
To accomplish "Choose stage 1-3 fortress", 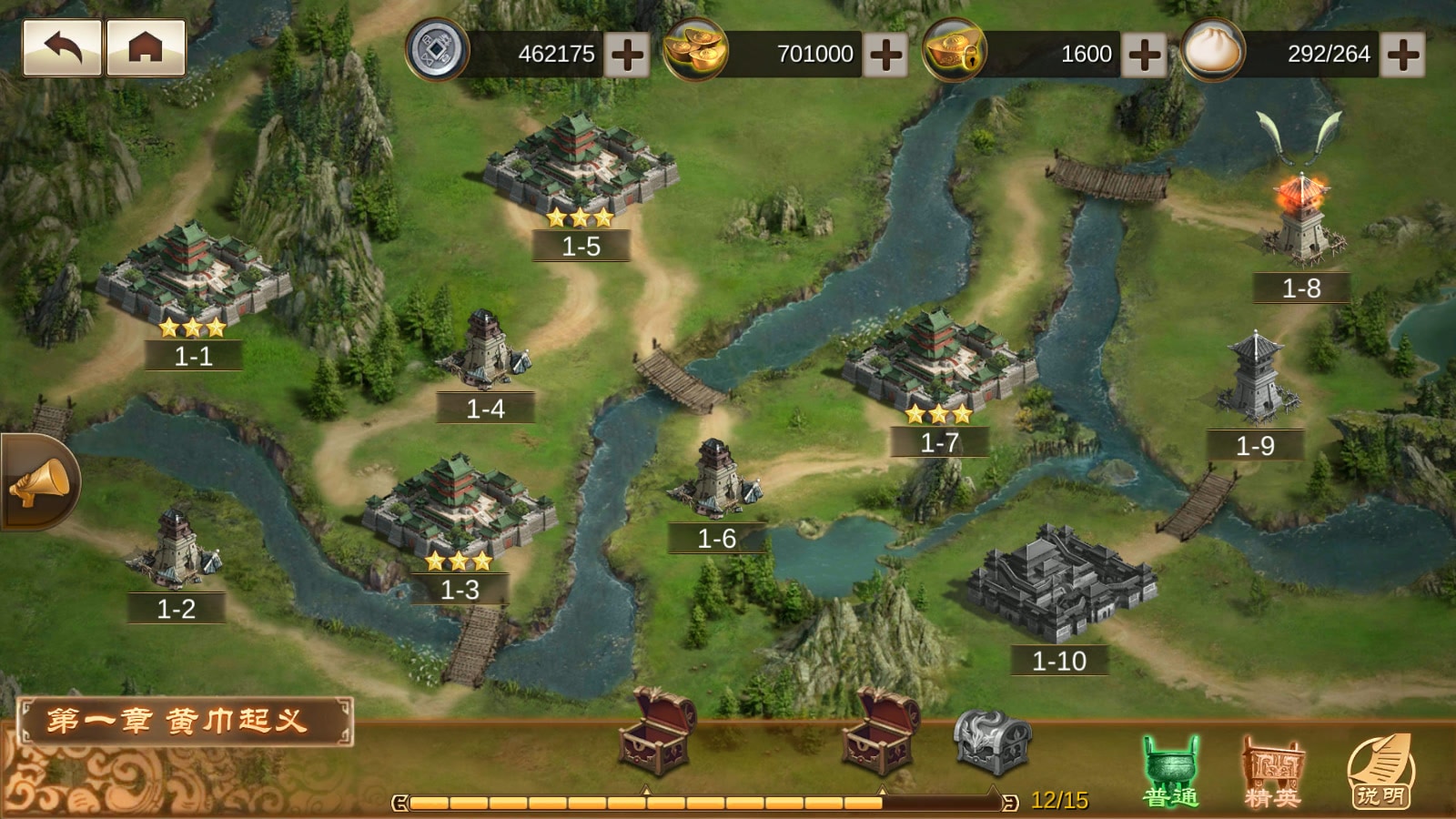I will (459, 510).
